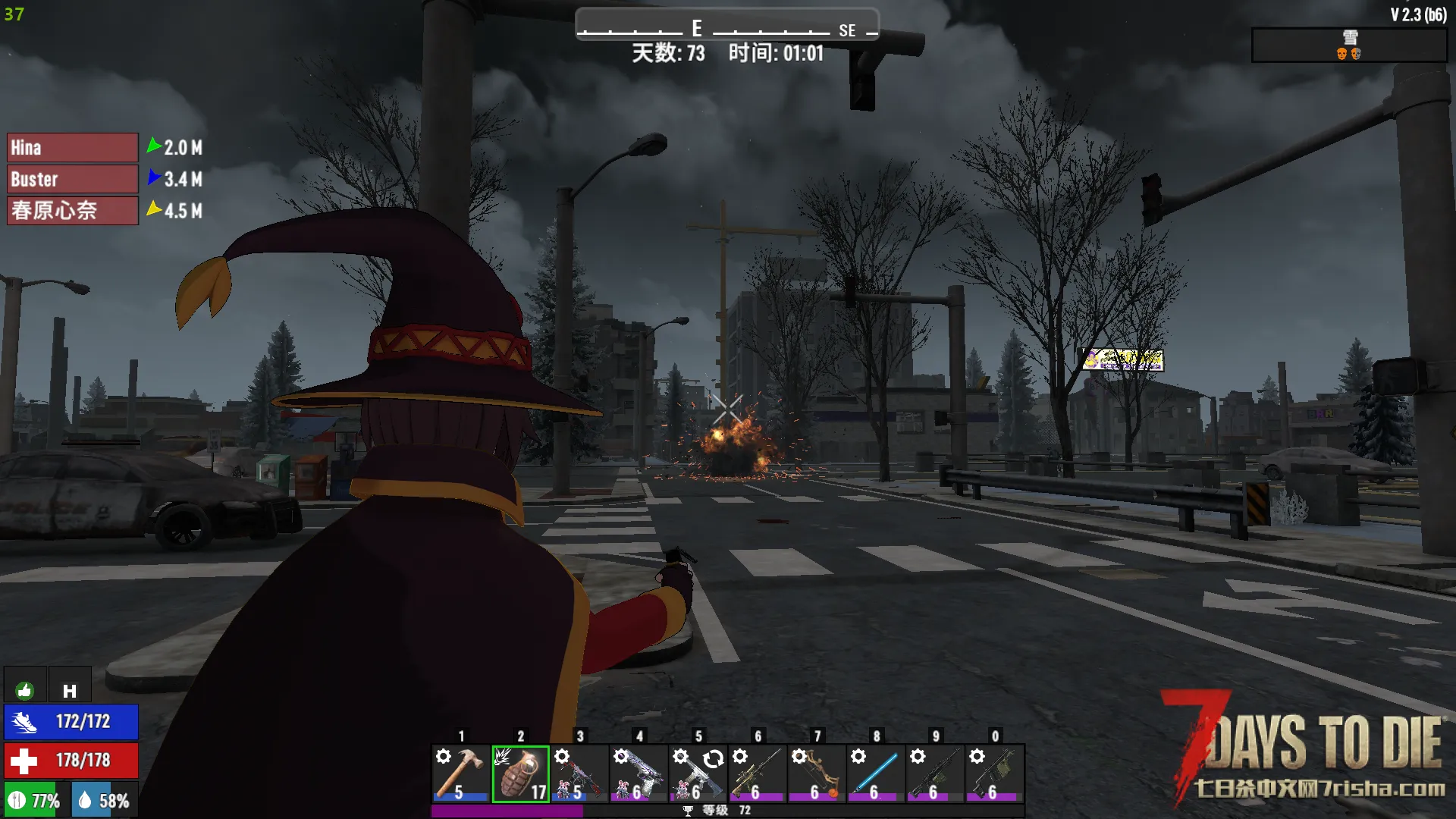Screen dimensions: 1456x819
Task: Select the blue lightsaber slot
Action: coord(875,773)
